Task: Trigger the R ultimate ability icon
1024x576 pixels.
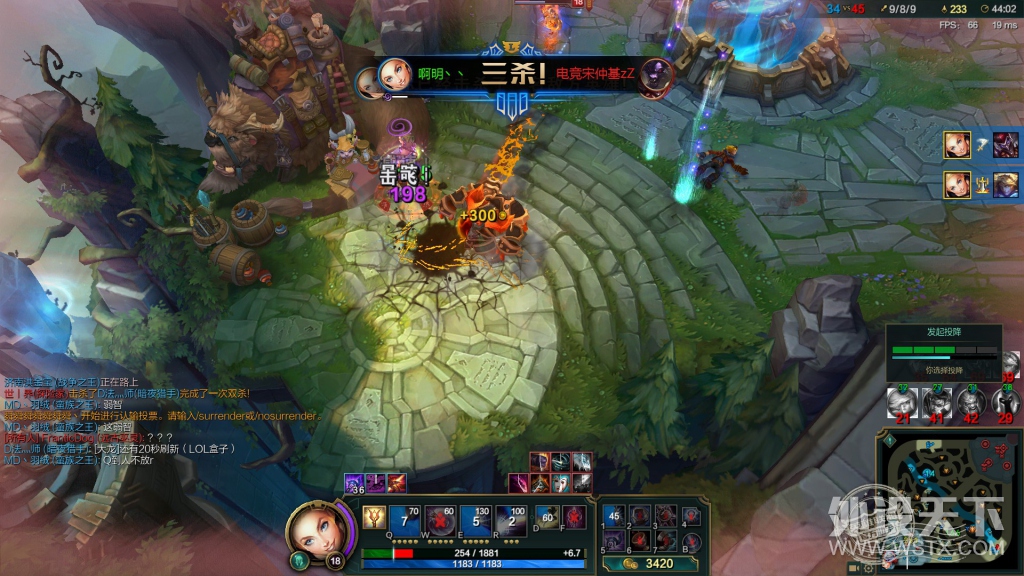Action: (514, 521)
